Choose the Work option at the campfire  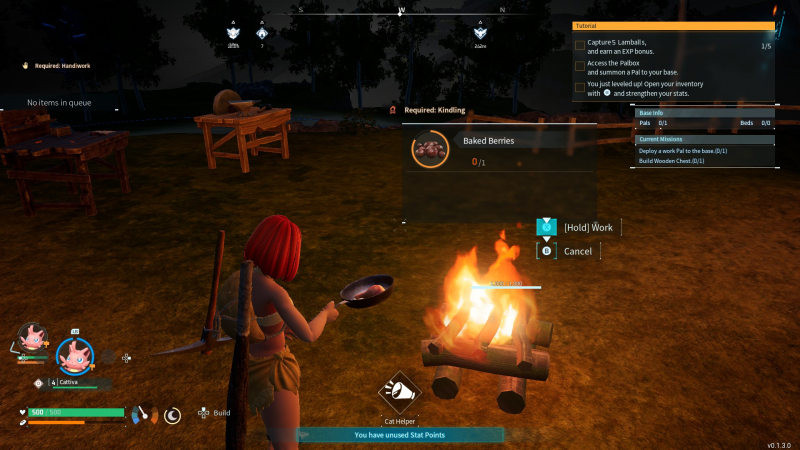coord(588,227)
